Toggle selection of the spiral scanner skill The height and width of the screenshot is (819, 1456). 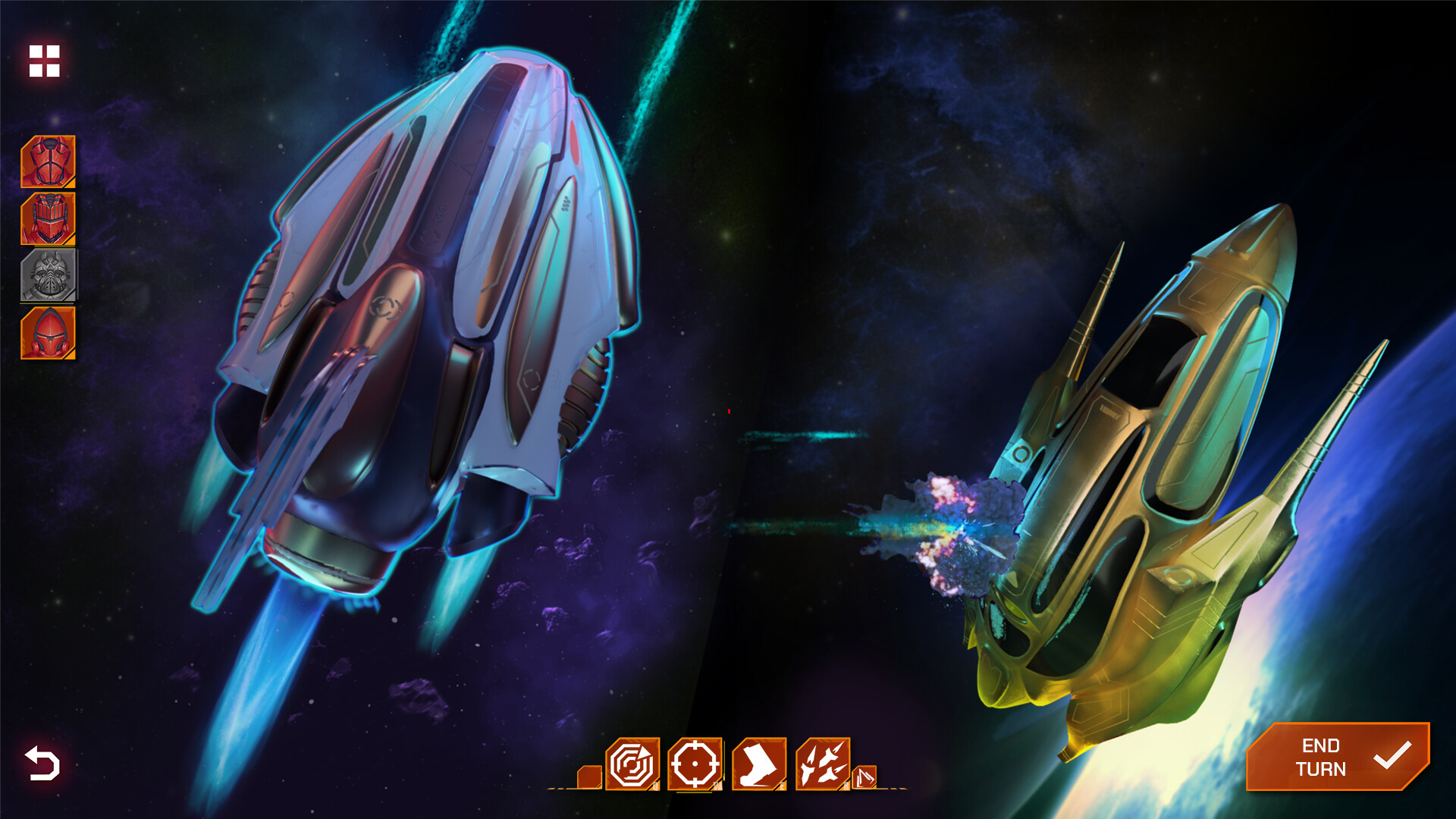click(x=632, y=763)
